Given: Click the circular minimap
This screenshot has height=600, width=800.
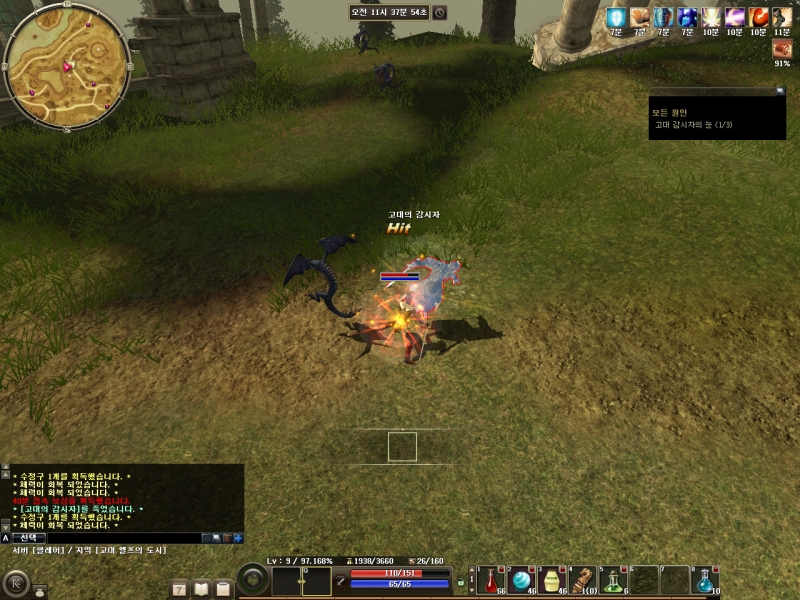Looking at the screenshot, I should 66,66.
